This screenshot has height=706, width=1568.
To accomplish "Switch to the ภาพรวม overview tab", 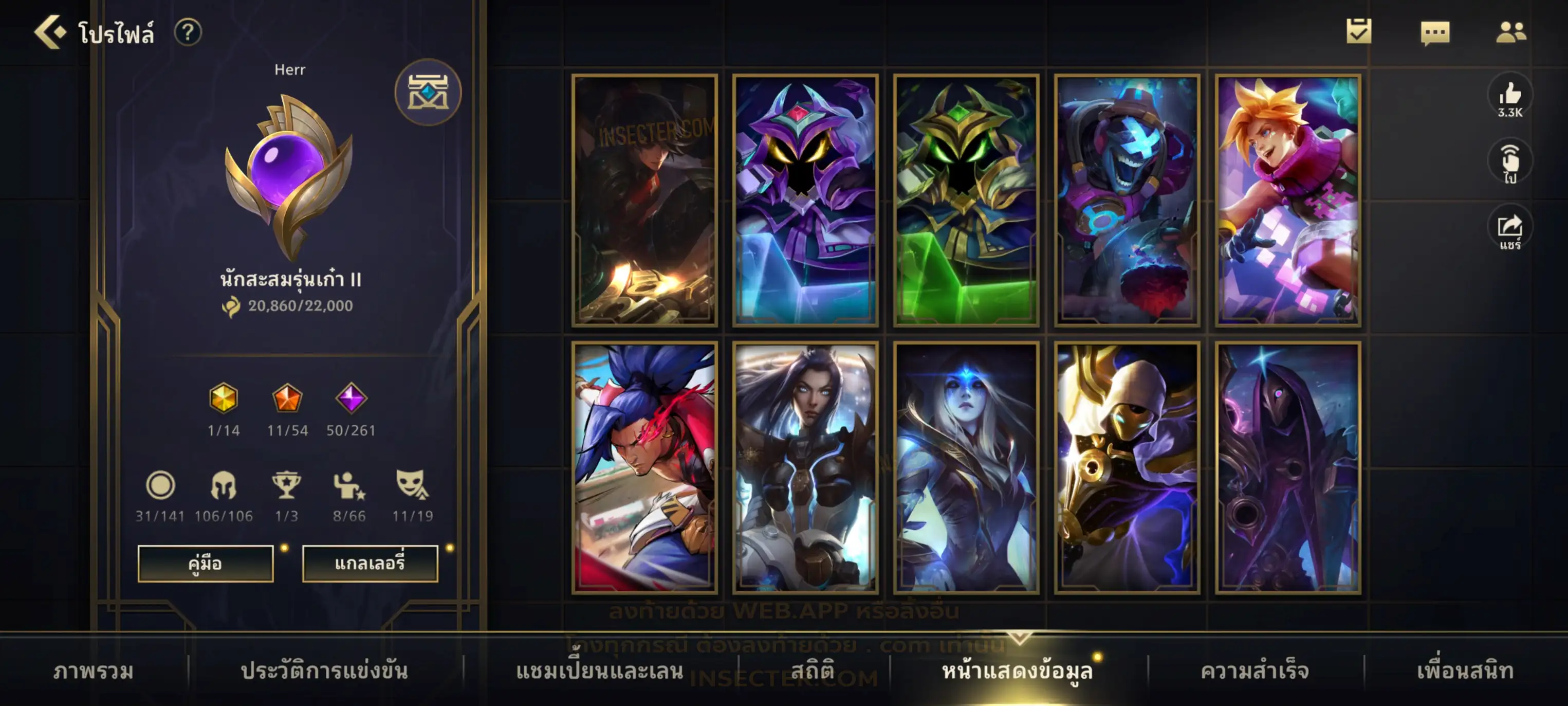I will 93,671.
